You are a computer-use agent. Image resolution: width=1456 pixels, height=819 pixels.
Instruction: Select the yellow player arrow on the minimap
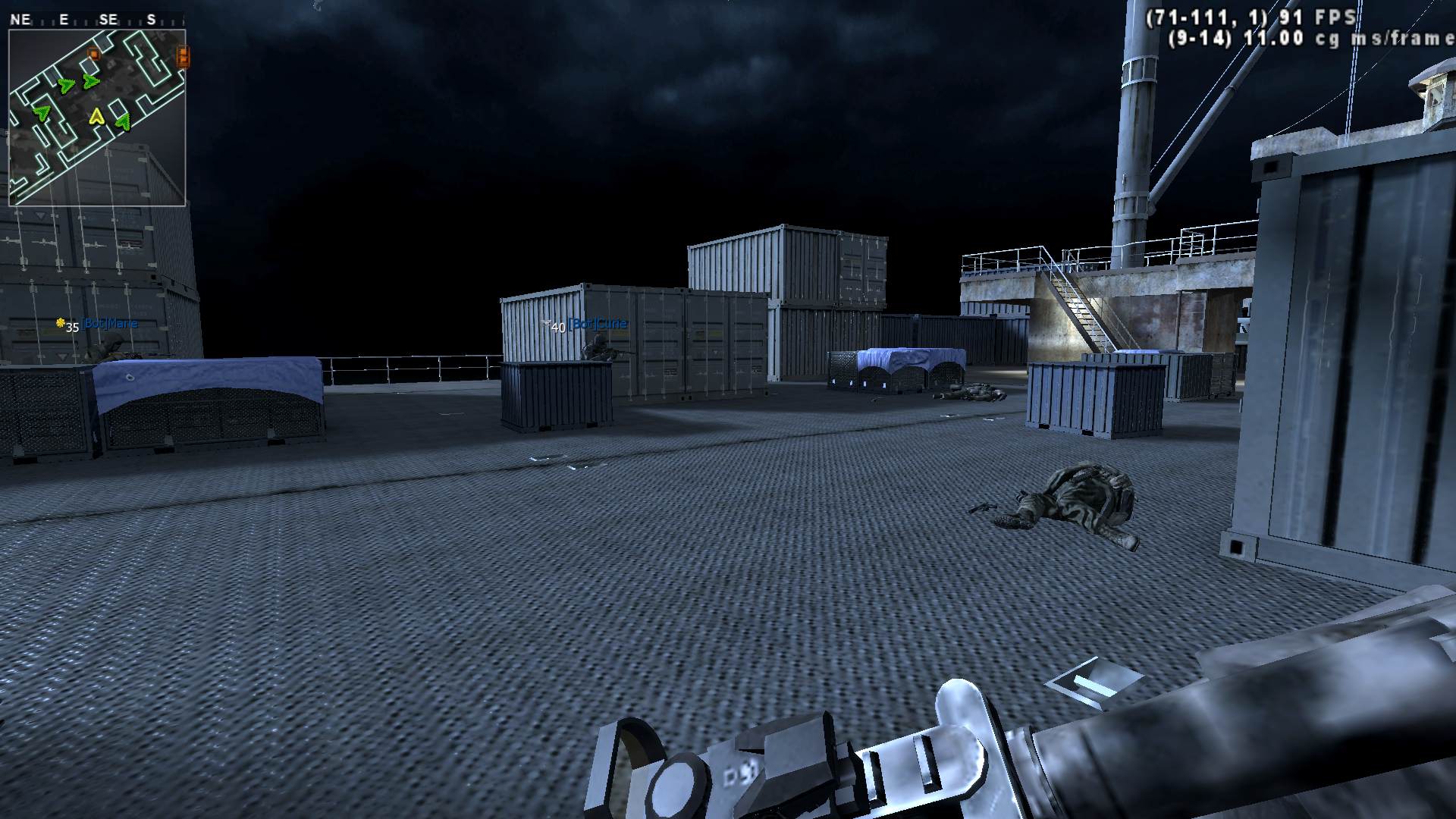point(96,117)
